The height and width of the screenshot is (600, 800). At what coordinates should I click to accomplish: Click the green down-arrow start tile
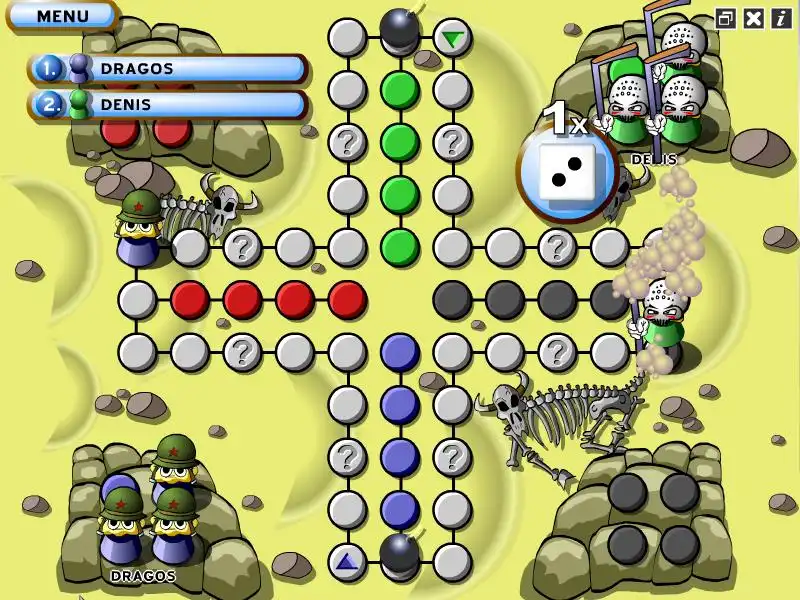[453, 39]
